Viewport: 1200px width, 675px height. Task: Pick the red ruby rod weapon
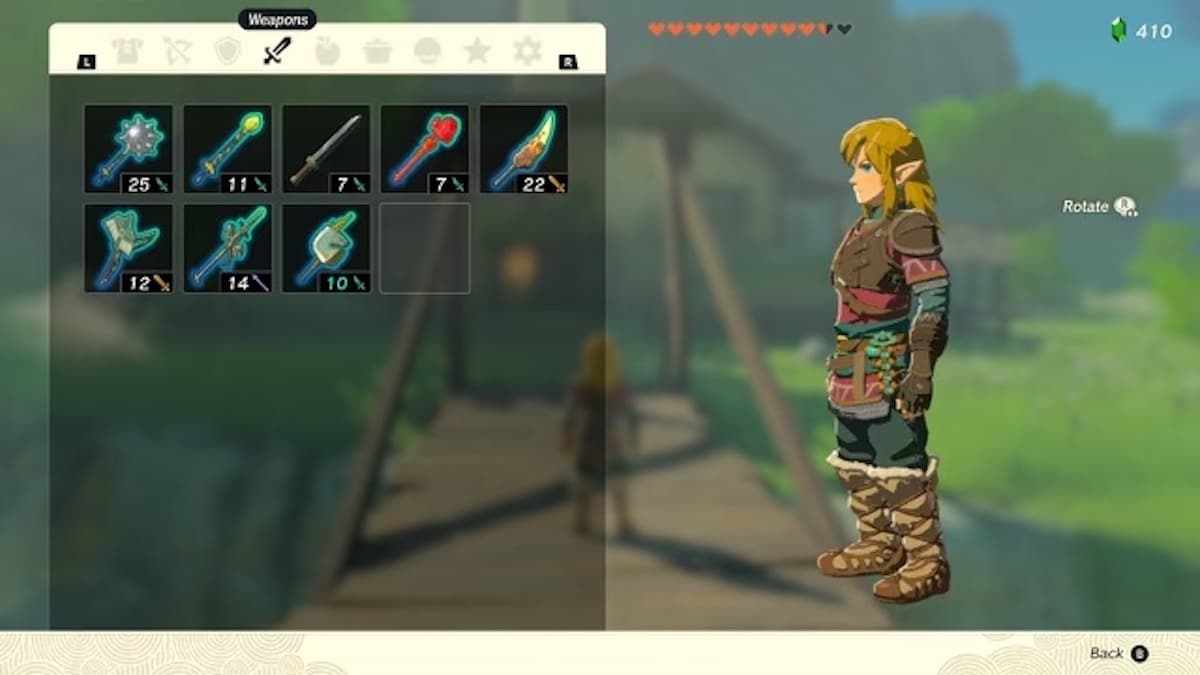click(425, 149)
